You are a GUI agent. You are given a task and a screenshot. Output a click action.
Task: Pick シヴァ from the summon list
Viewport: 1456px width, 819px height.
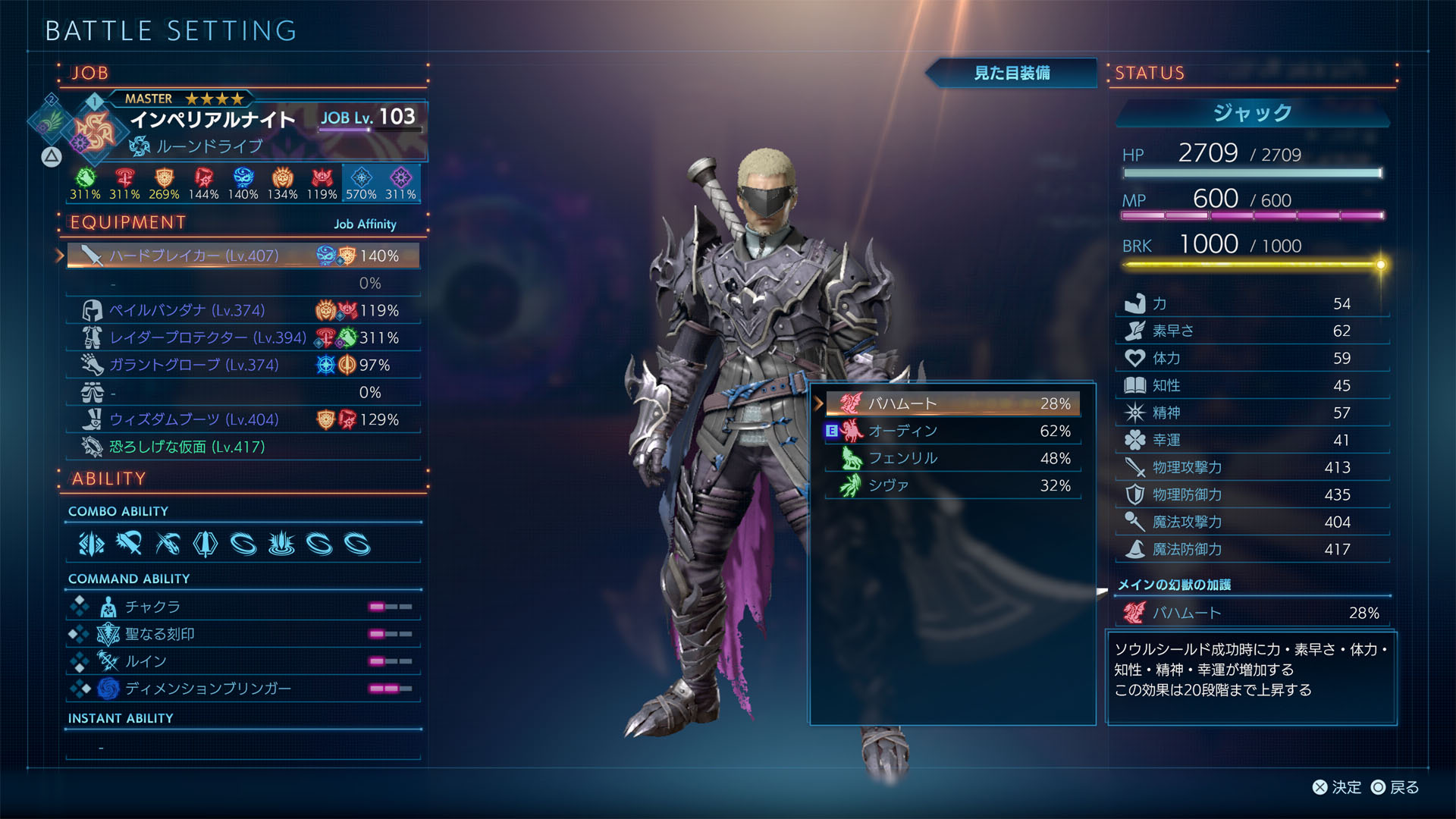tap(952, 485)
